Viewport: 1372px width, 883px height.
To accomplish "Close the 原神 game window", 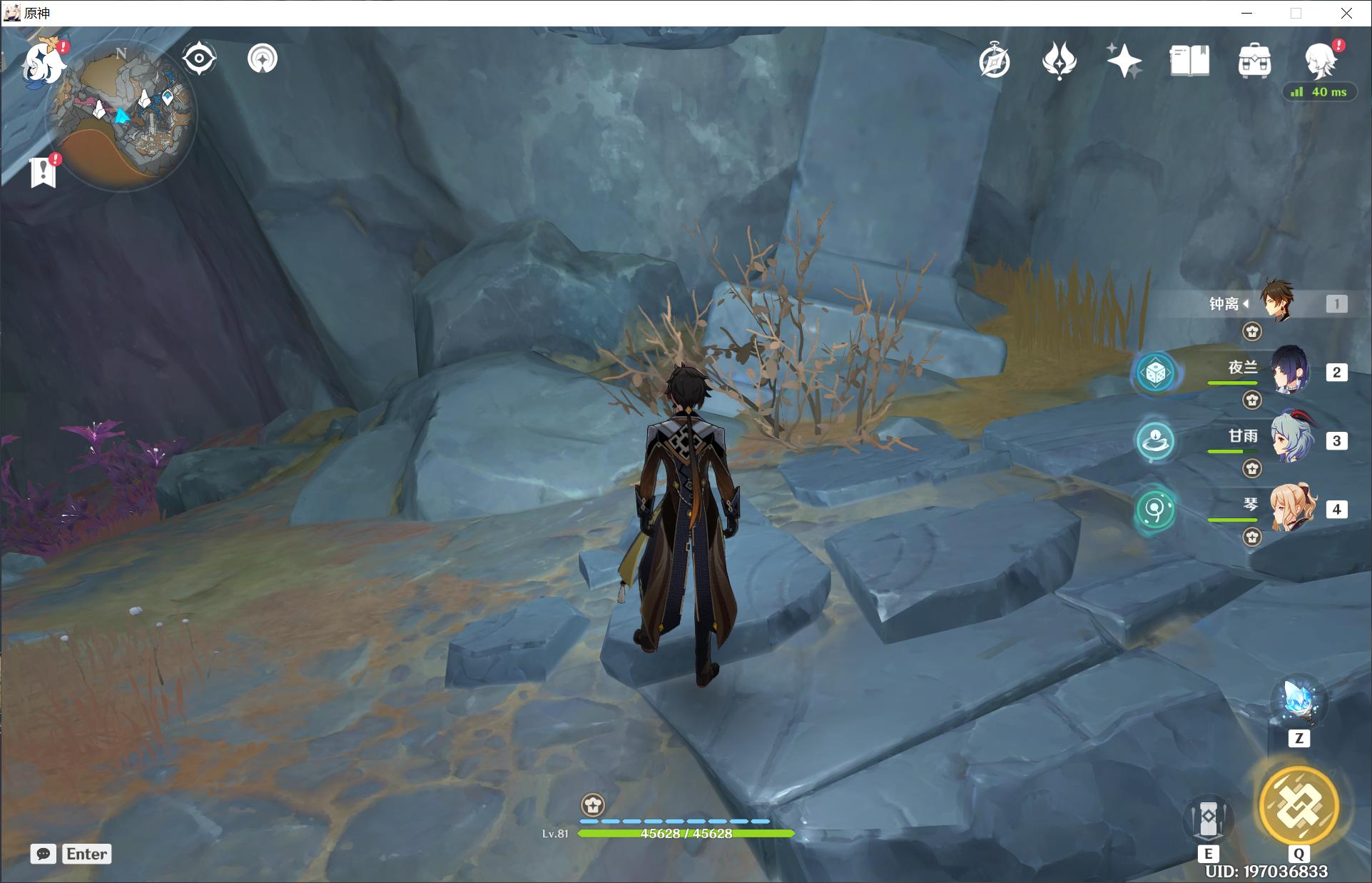I will [x=1346, y=13].
